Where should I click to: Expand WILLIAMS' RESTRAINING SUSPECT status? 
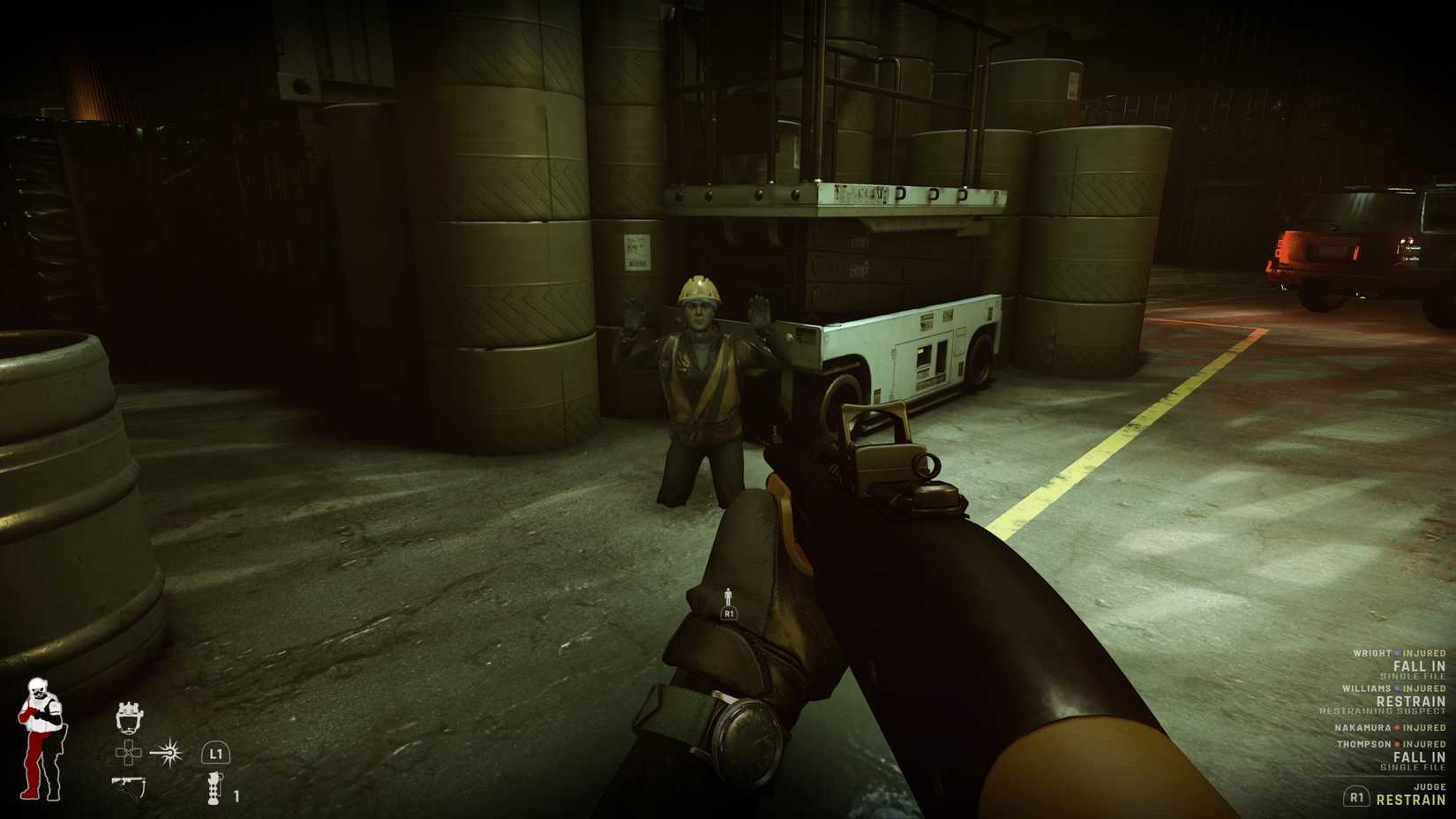coord(1383,710)
